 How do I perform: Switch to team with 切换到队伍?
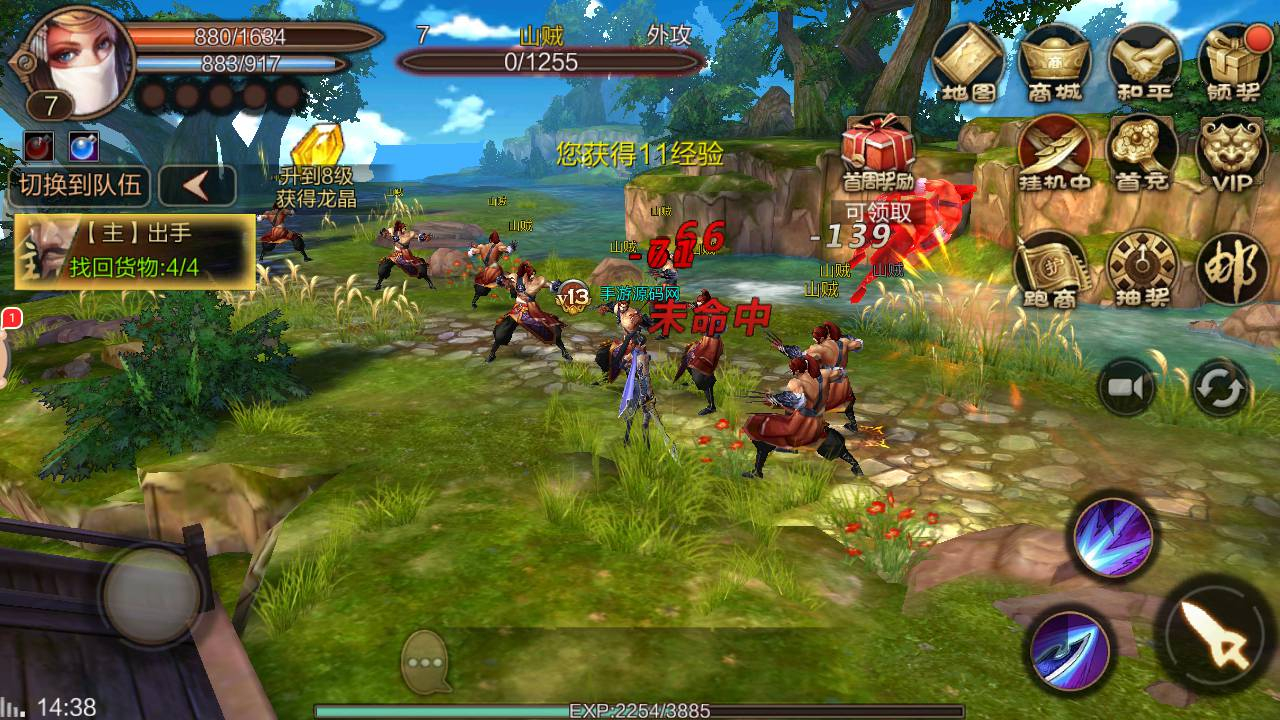pos(80,186)
